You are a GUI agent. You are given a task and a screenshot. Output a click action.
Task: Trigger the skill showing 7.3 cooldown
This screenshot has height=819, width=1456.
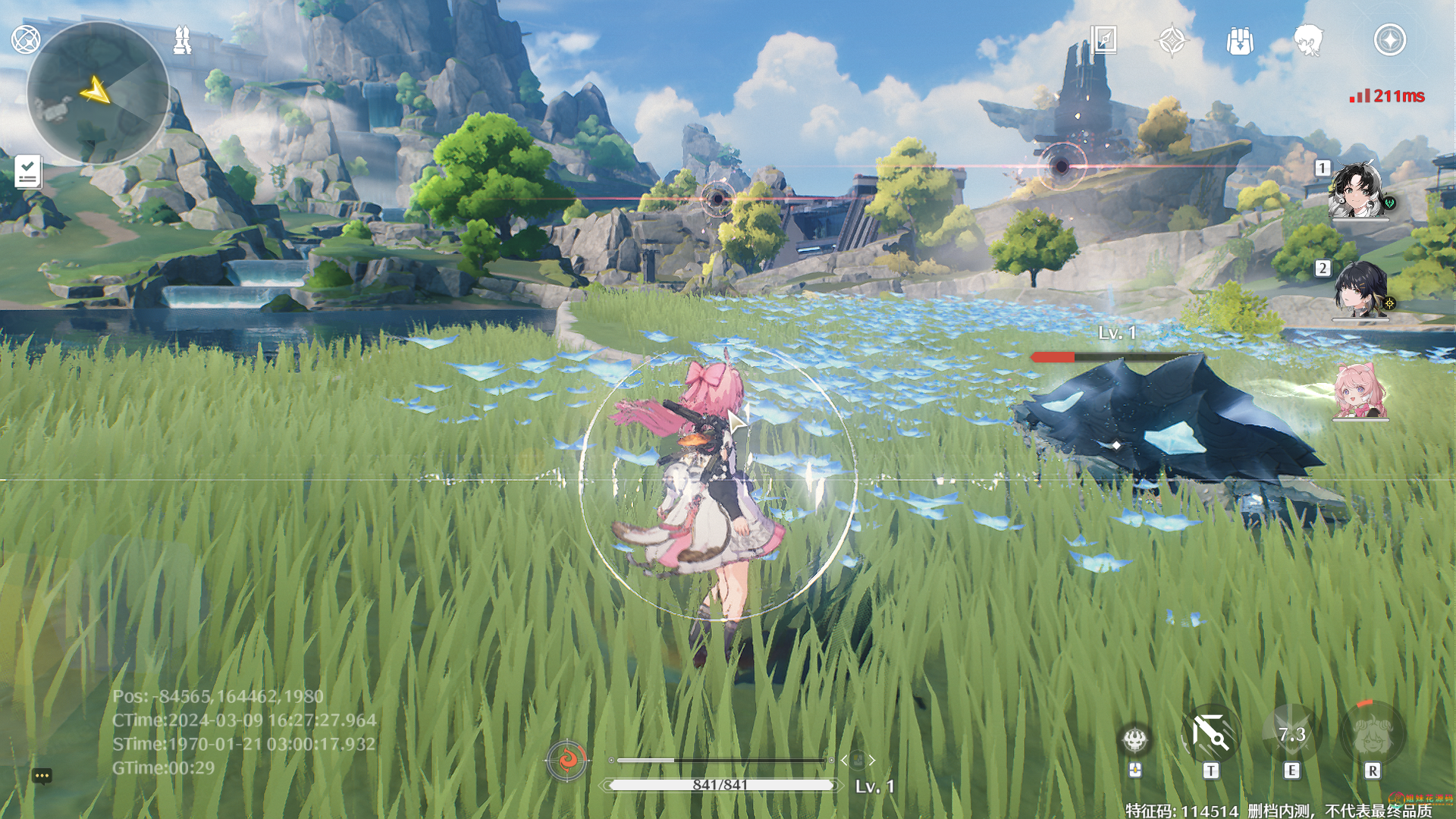point(1291,734)
